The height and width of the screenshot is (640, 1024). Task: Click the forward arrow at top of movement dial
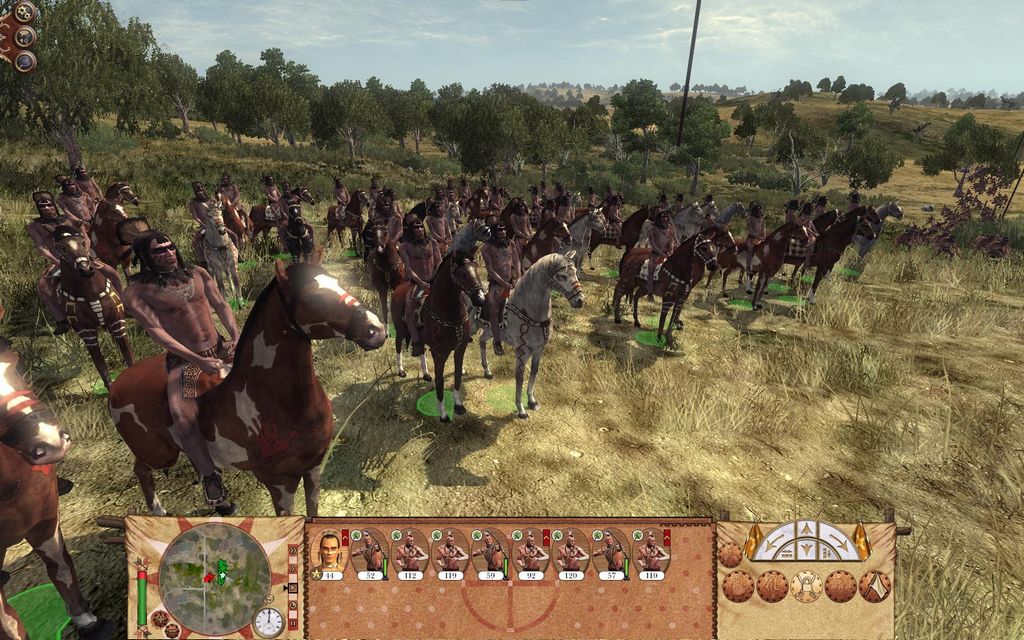click(806, 529)
